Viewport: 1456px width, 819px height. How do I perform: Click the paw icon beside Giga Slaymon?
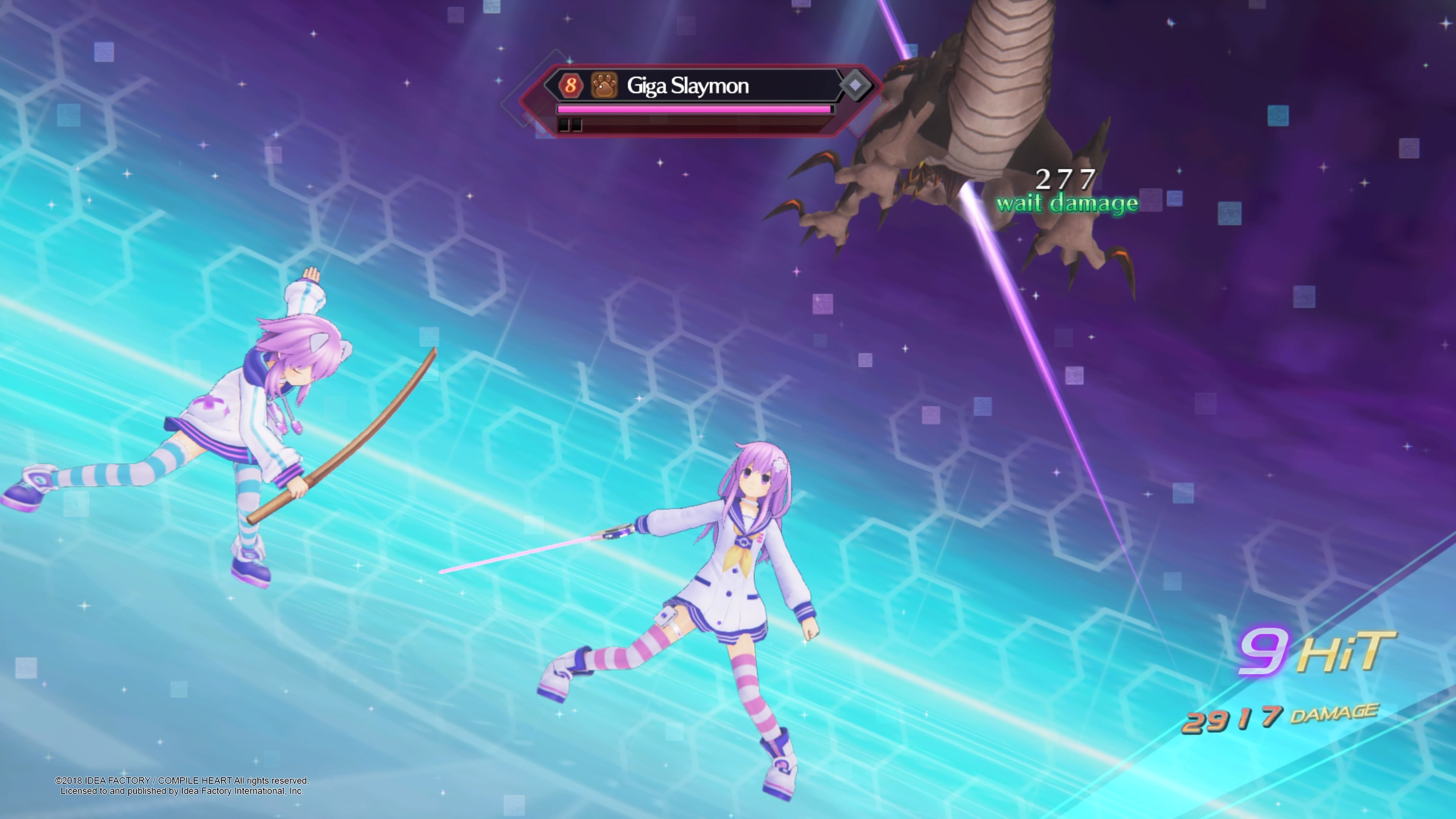(x=604, y=85)
